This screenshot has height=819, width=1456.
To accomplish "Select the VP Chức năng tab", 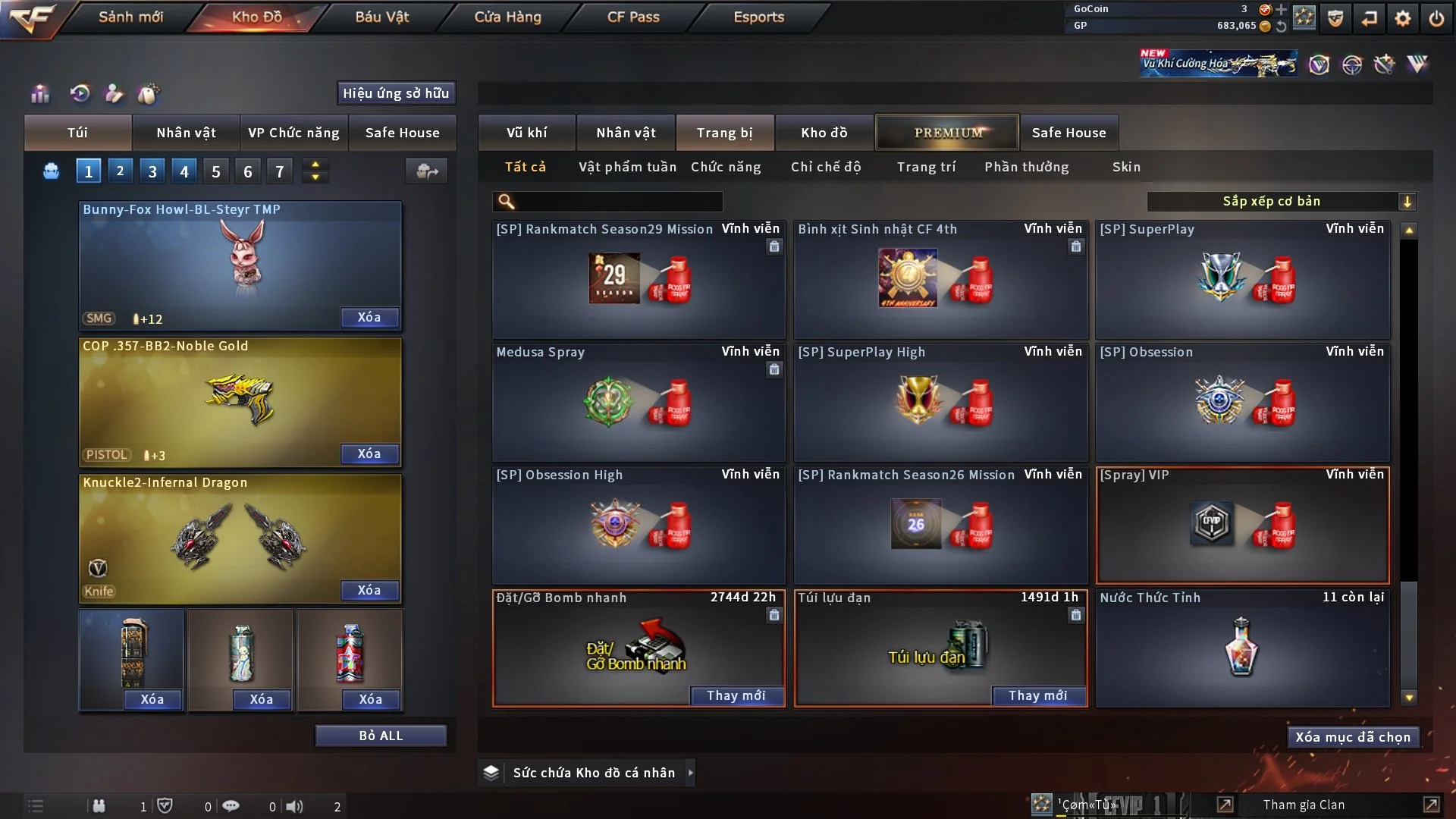I will coord(293,133).
